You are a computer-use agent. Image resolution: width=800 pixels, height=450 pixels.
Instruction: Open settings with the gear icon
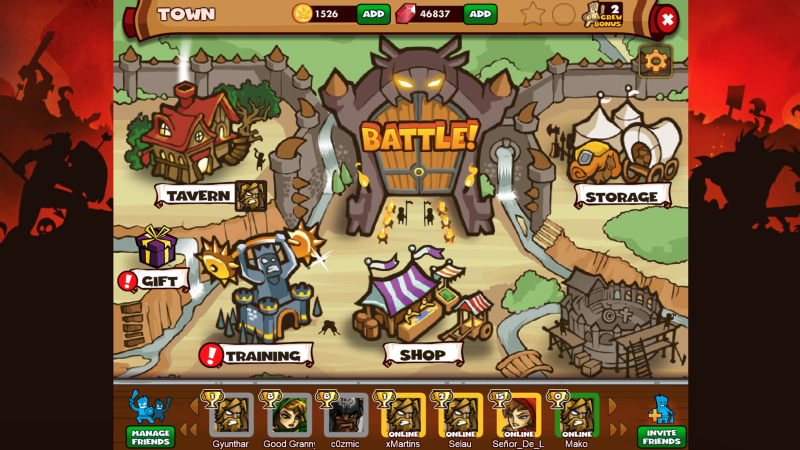[x=655, y=61]
